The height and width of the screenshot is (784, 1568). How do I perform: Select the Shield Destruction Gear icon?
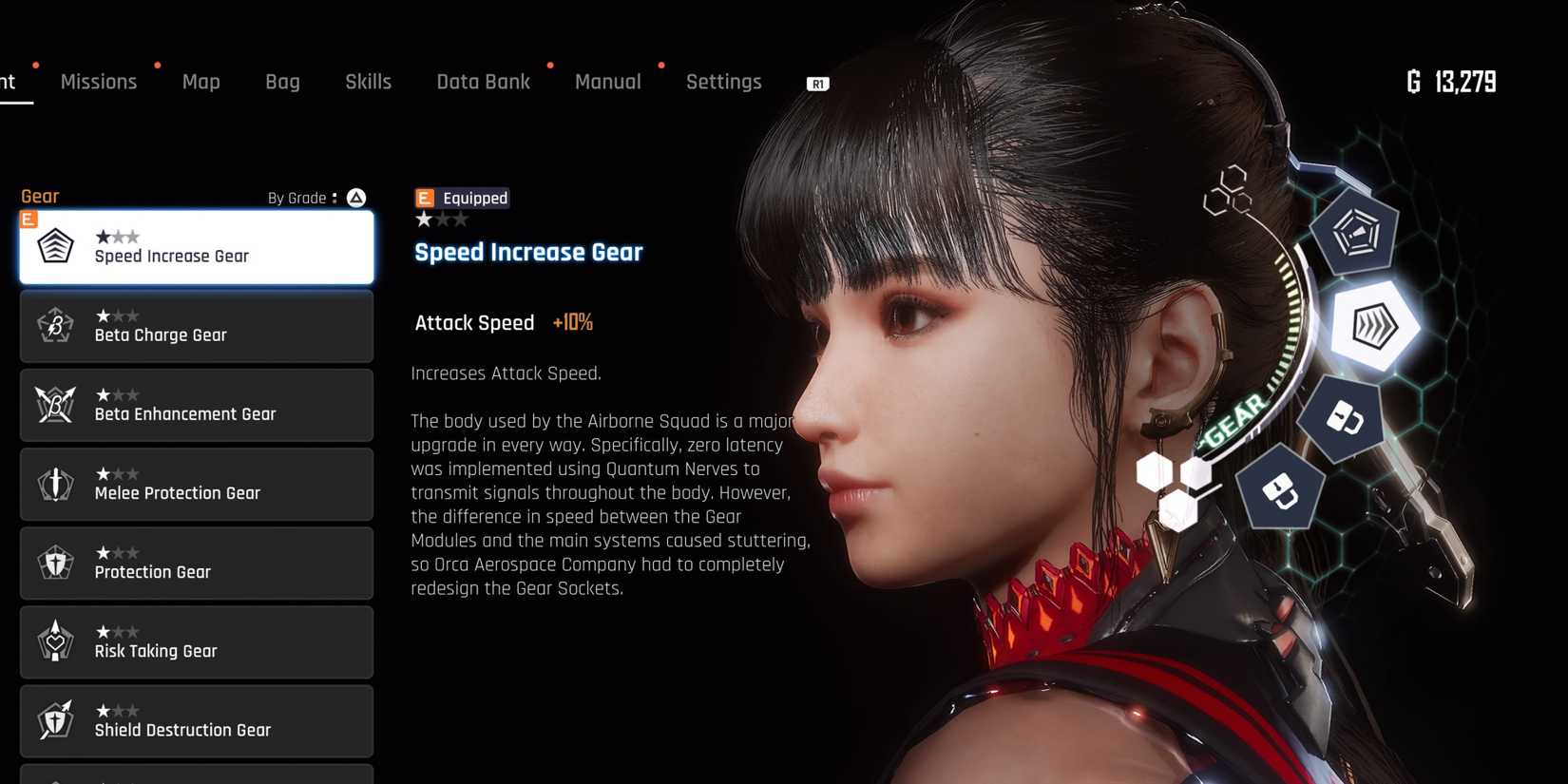(56, 720)
